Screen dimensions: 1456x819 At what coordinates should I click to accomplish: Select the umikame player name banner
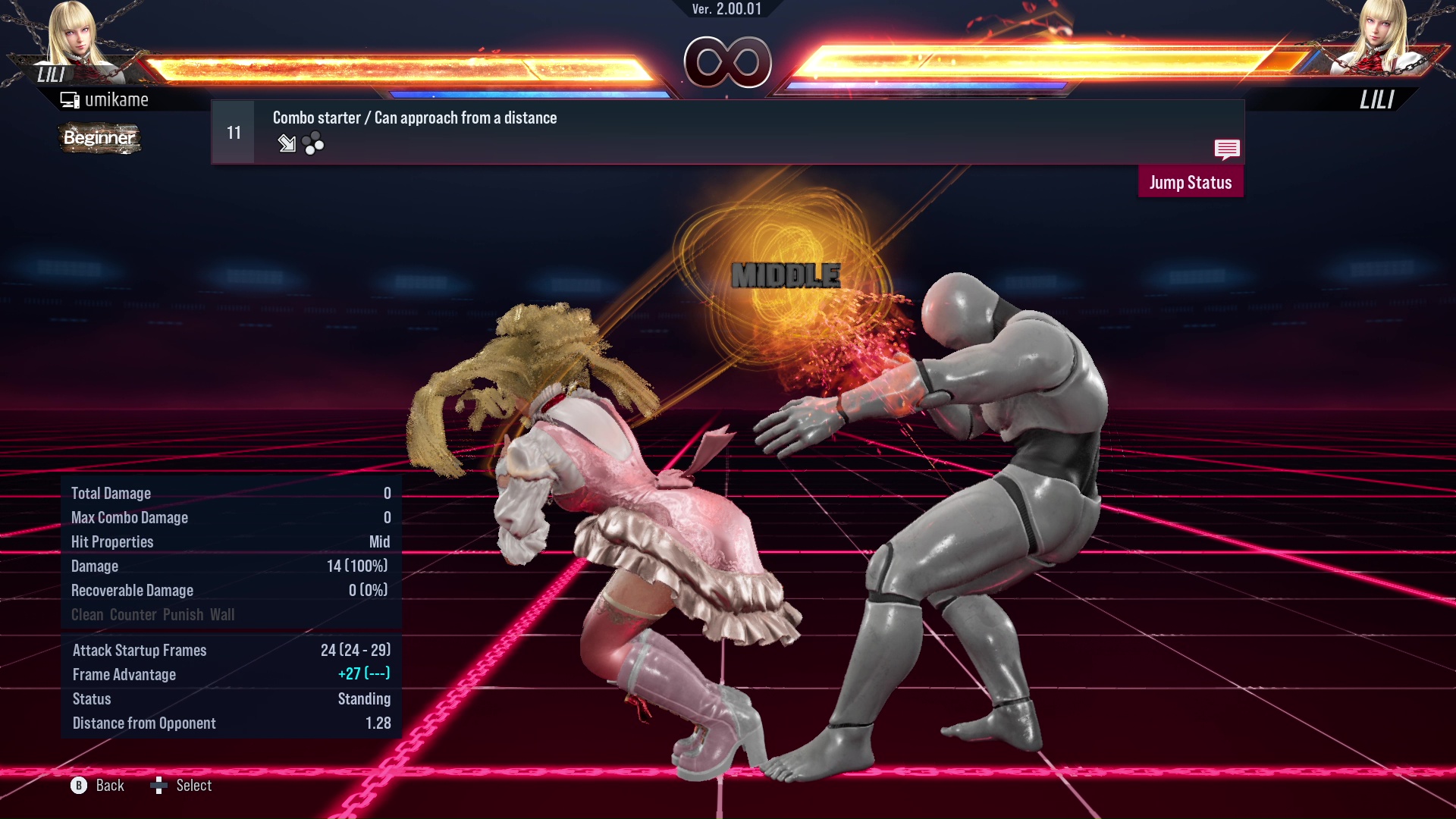(118, 99)
